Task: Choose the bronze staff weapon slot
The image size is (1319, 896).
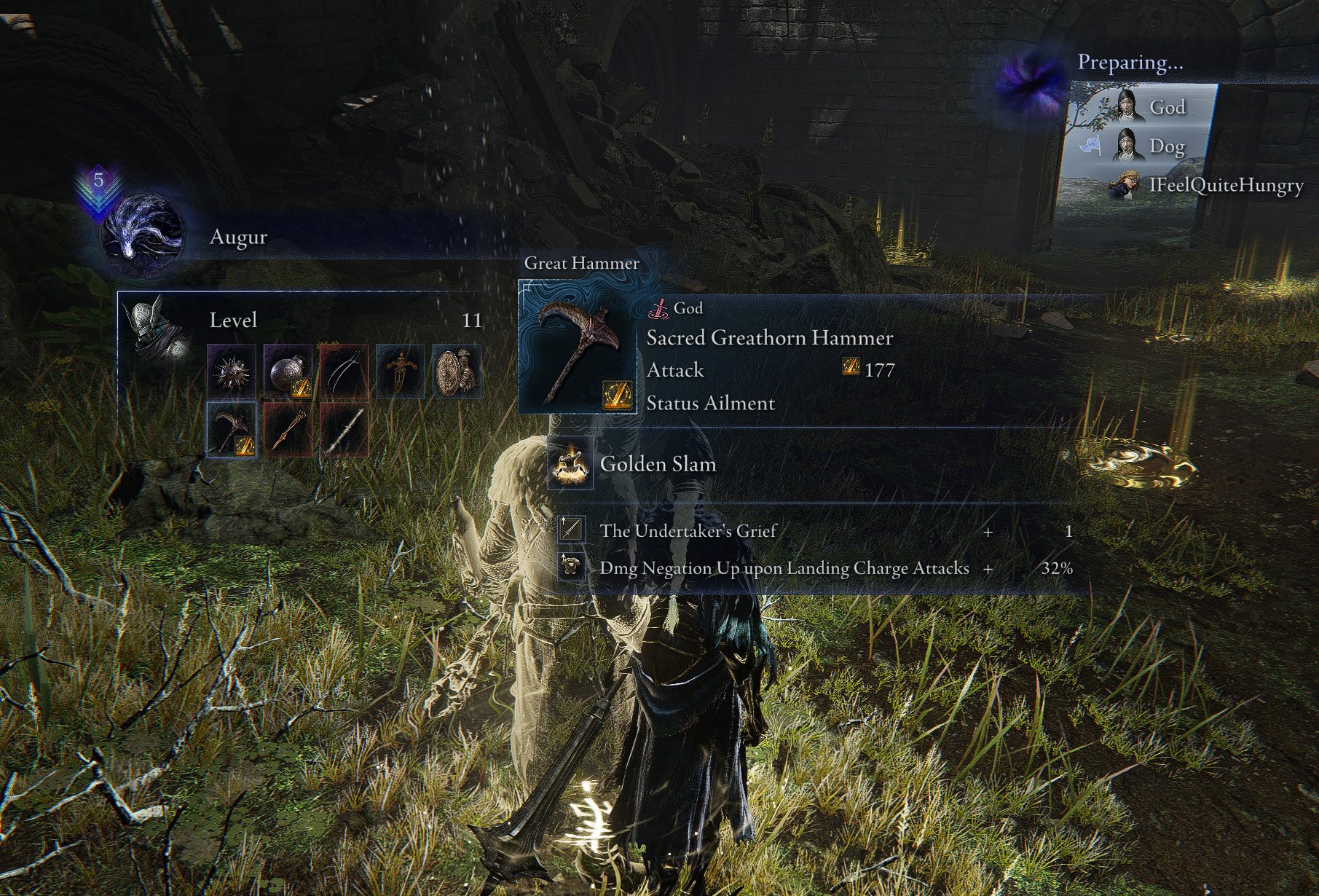Action: point(288,430)
